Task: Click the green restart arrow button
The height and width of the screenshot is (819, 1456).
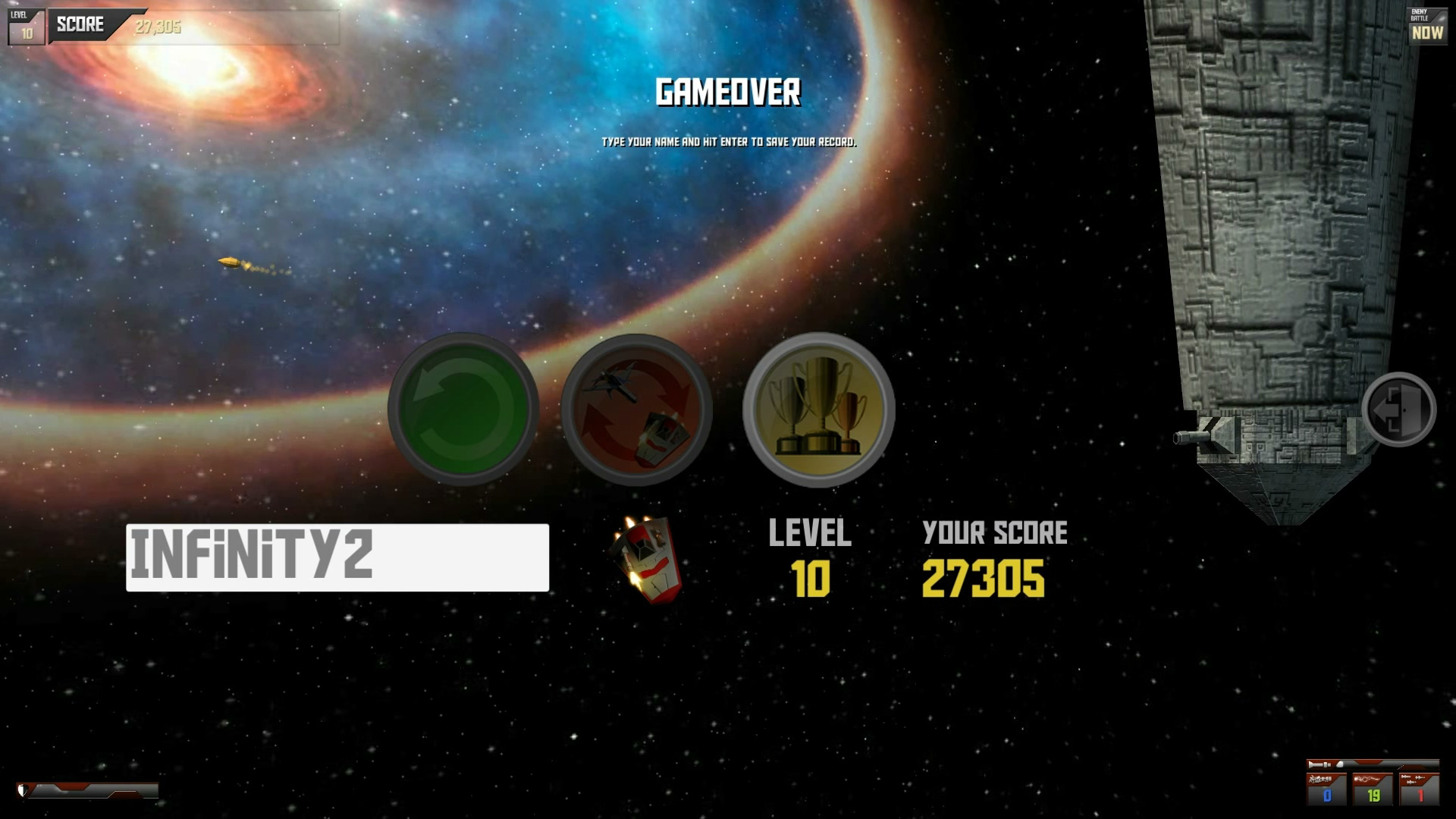Action: tap(465, 409)
